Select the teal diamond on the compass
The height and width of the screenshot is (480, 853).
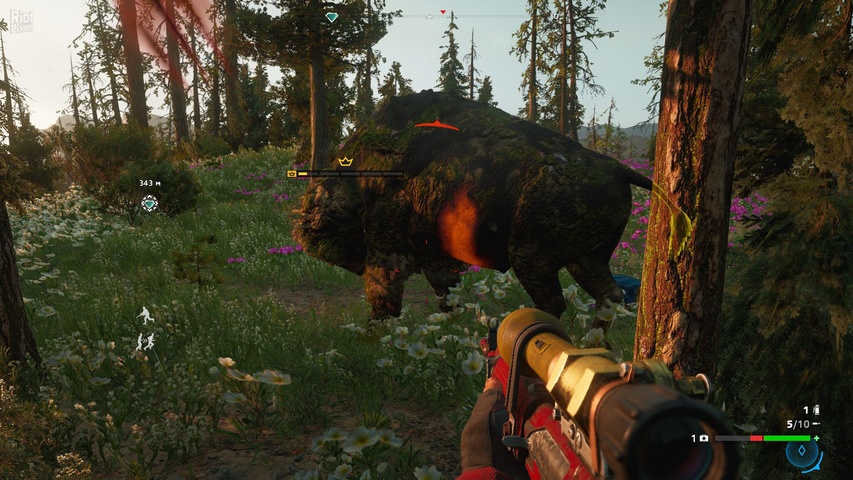pyautogui.click(x=332, y=17)
